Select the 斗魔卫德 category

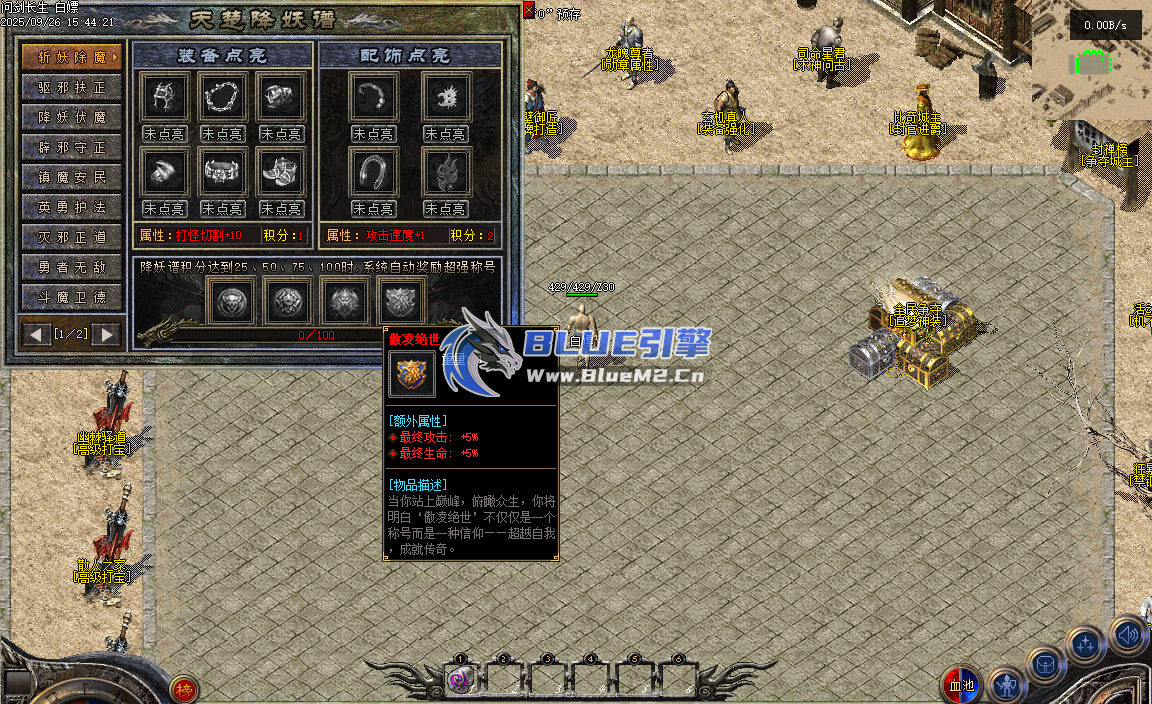(x=72, y=297)
